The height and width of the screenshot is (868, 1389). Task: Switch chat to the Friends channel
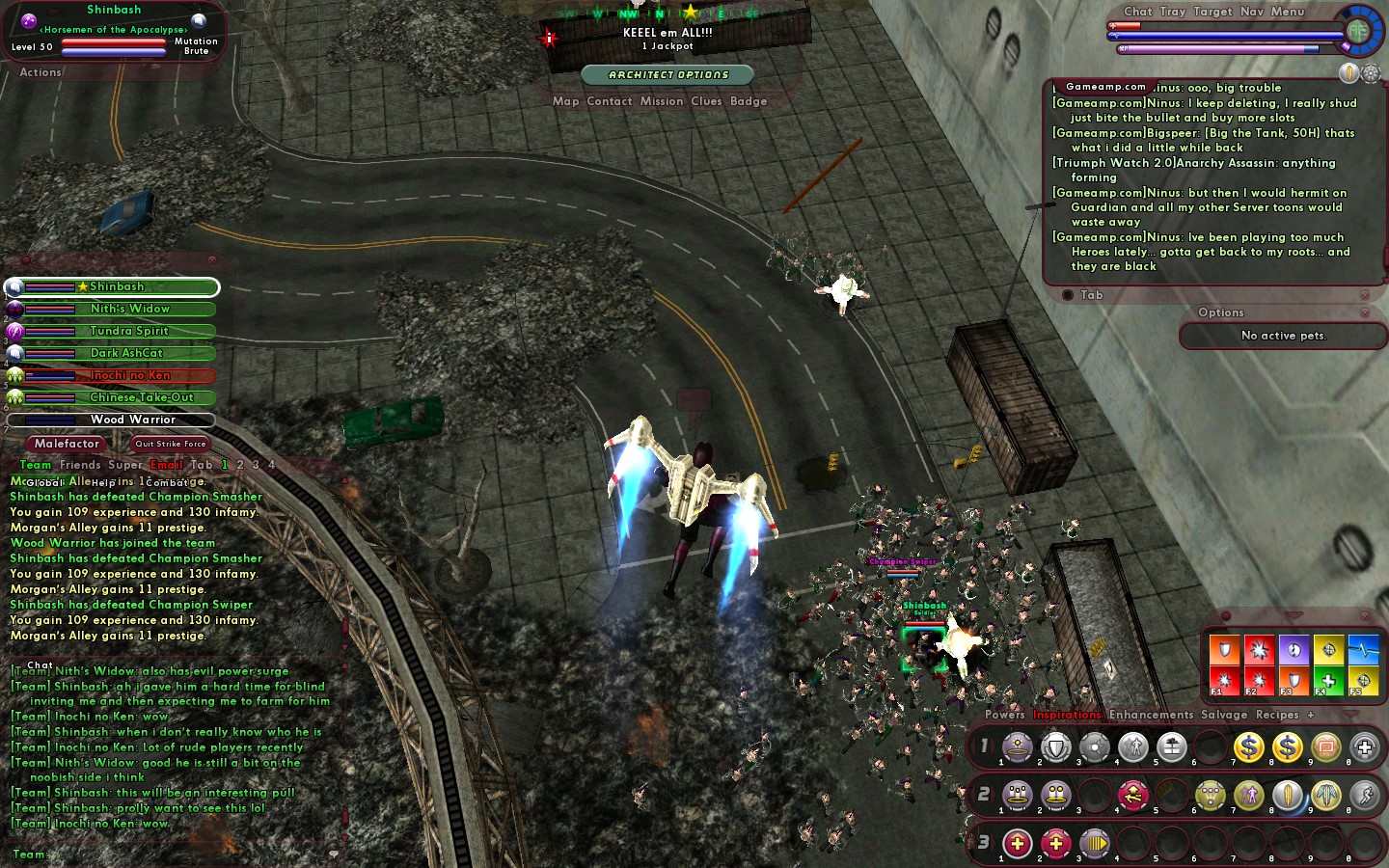(x=80, y=465)
